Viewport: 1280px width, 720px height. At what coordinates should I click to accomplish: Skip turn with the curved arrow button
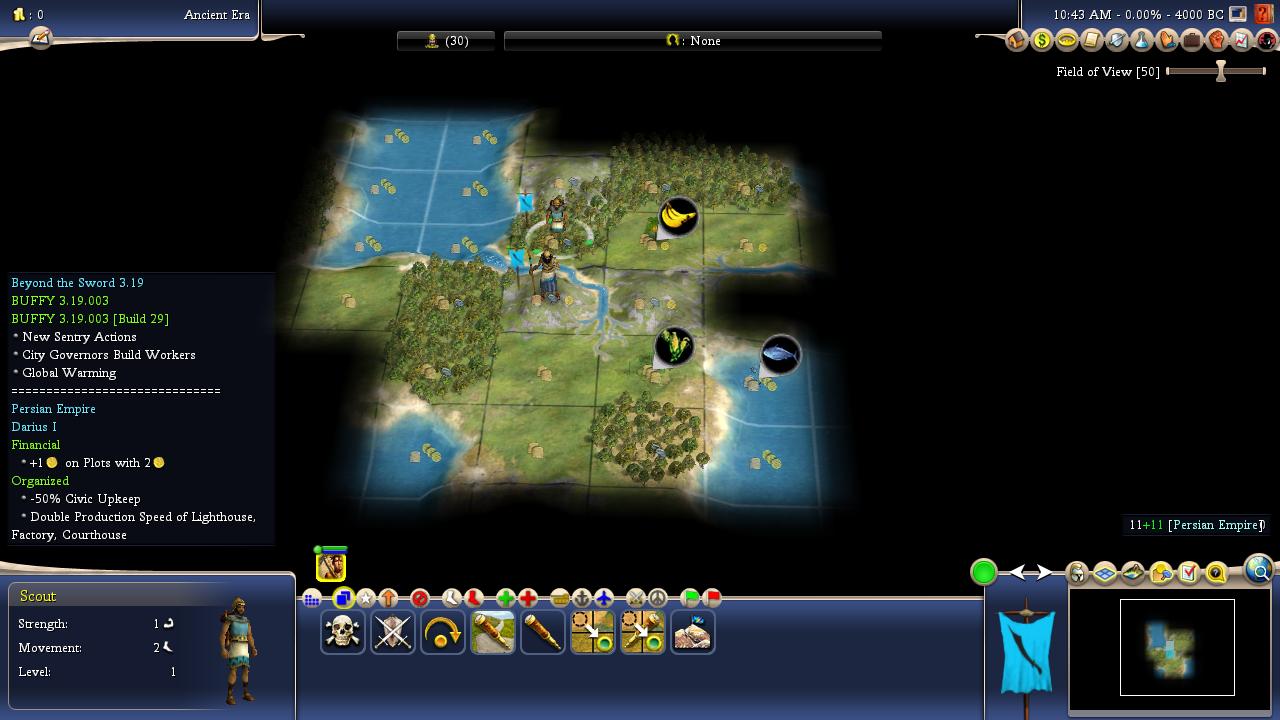443,632
